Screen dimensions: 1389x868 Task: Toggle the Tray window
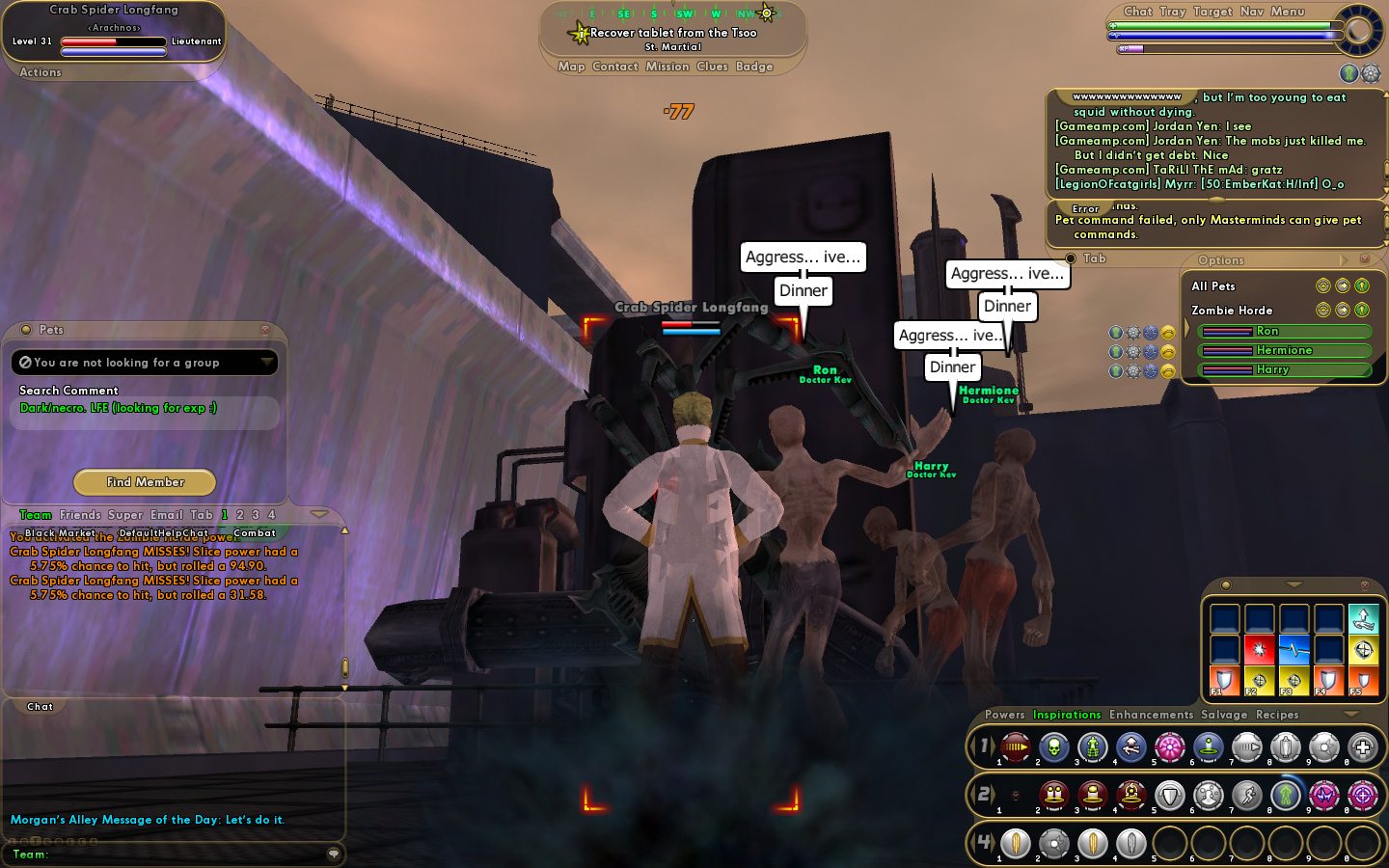(x=1173, y=12)
